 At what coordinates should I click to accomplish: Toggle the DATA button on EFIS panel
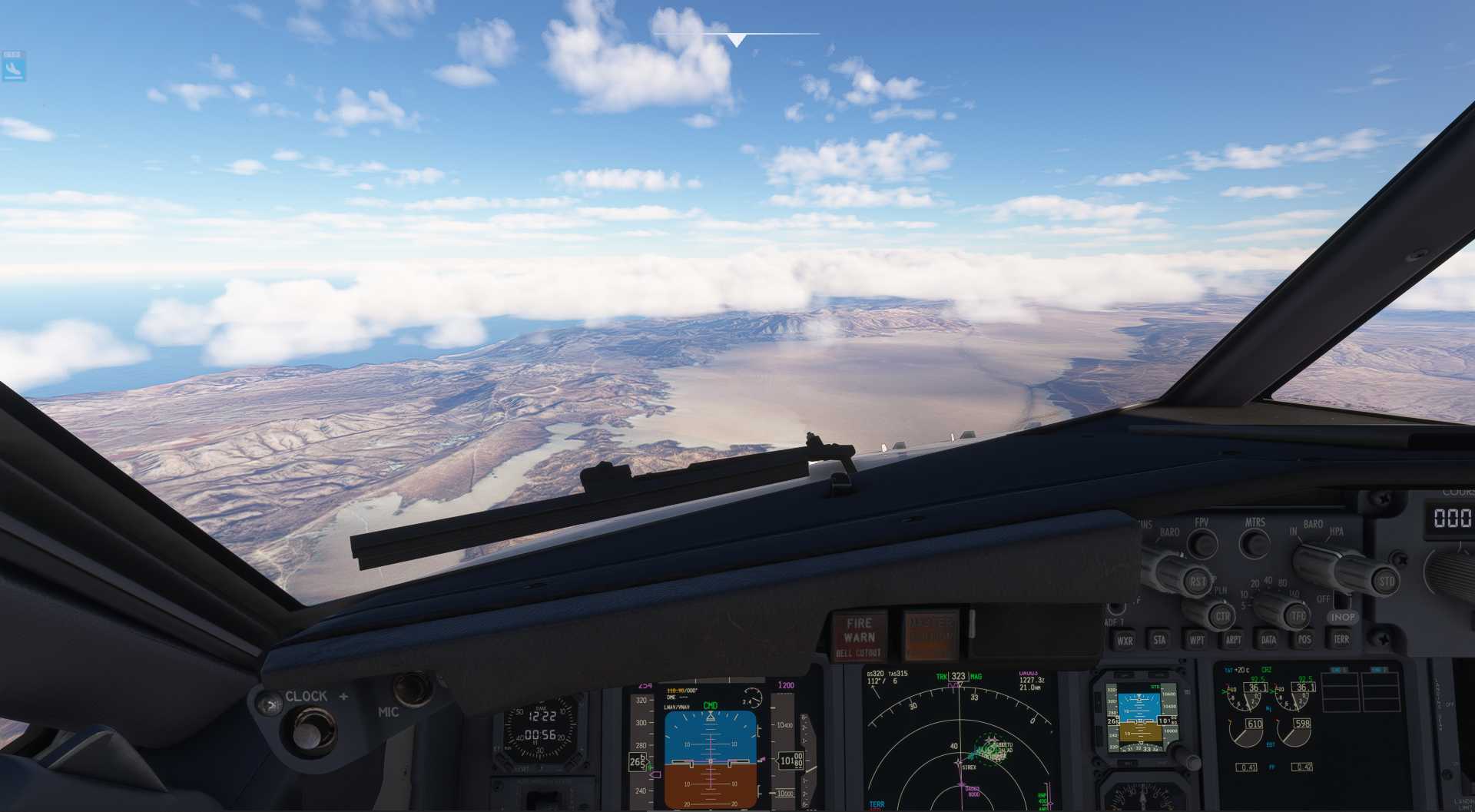point(1268,639)
